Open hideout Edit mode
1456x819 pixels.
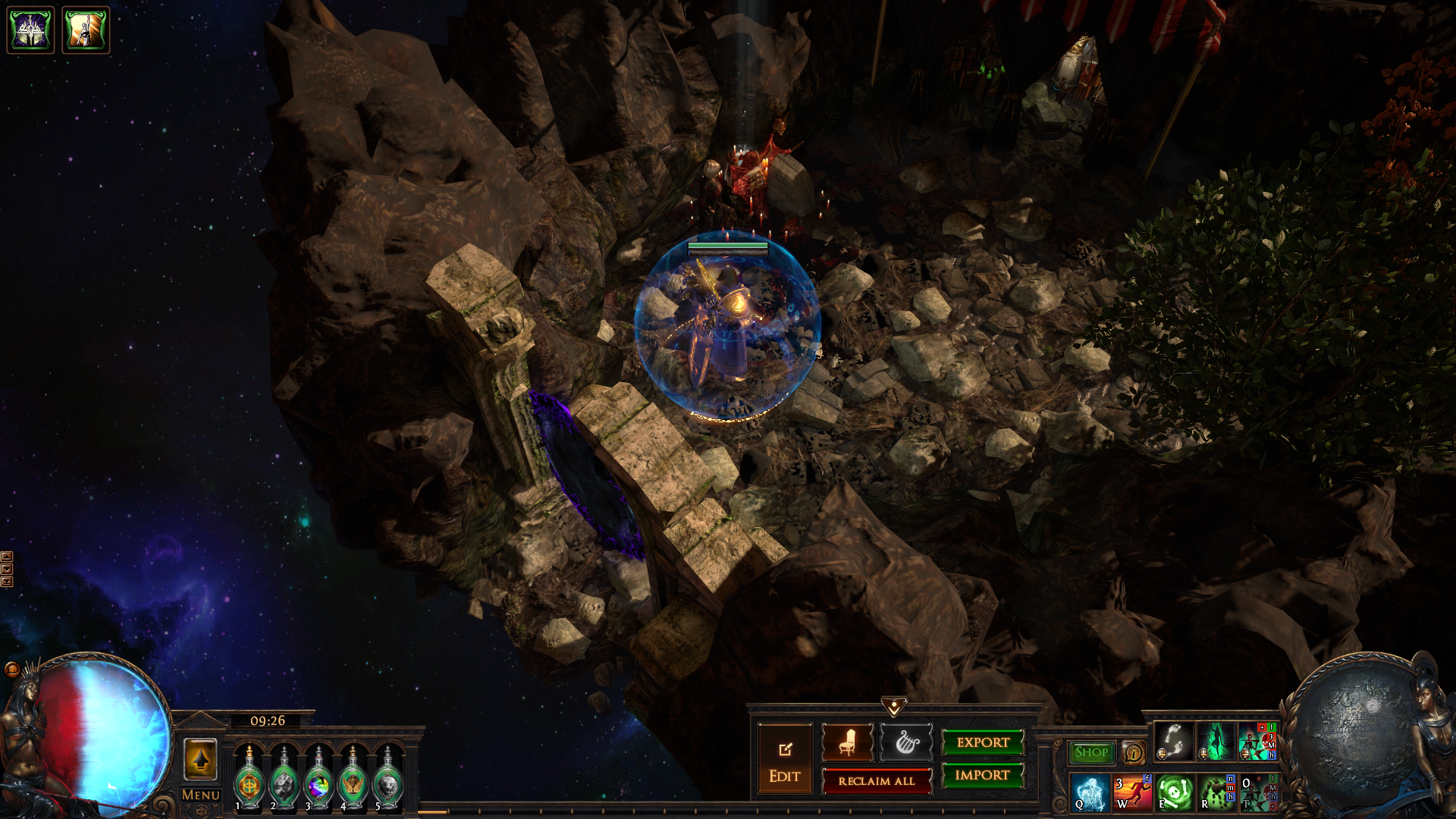(785, 761)
